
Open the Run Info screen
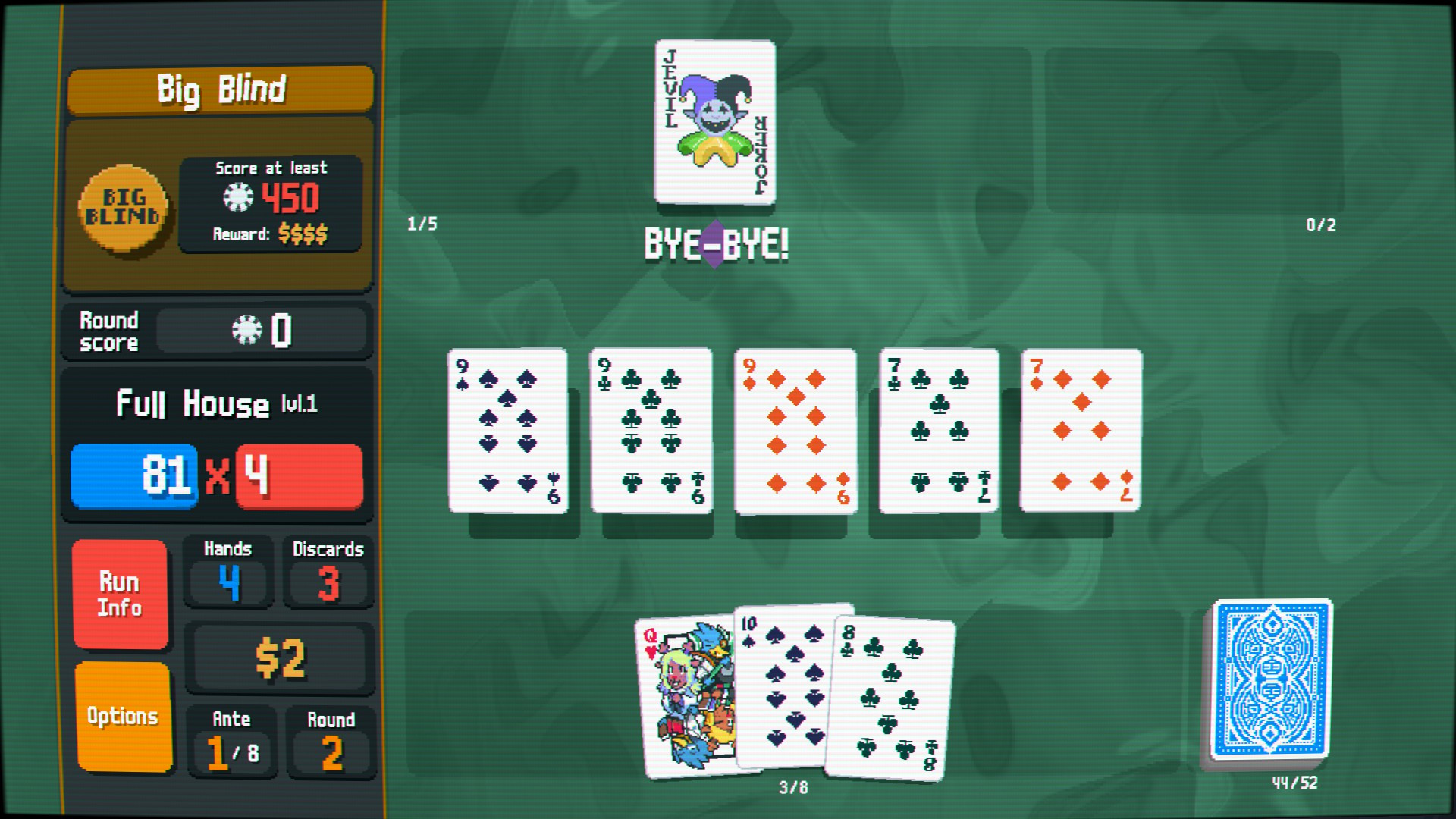tap(120, 594)
